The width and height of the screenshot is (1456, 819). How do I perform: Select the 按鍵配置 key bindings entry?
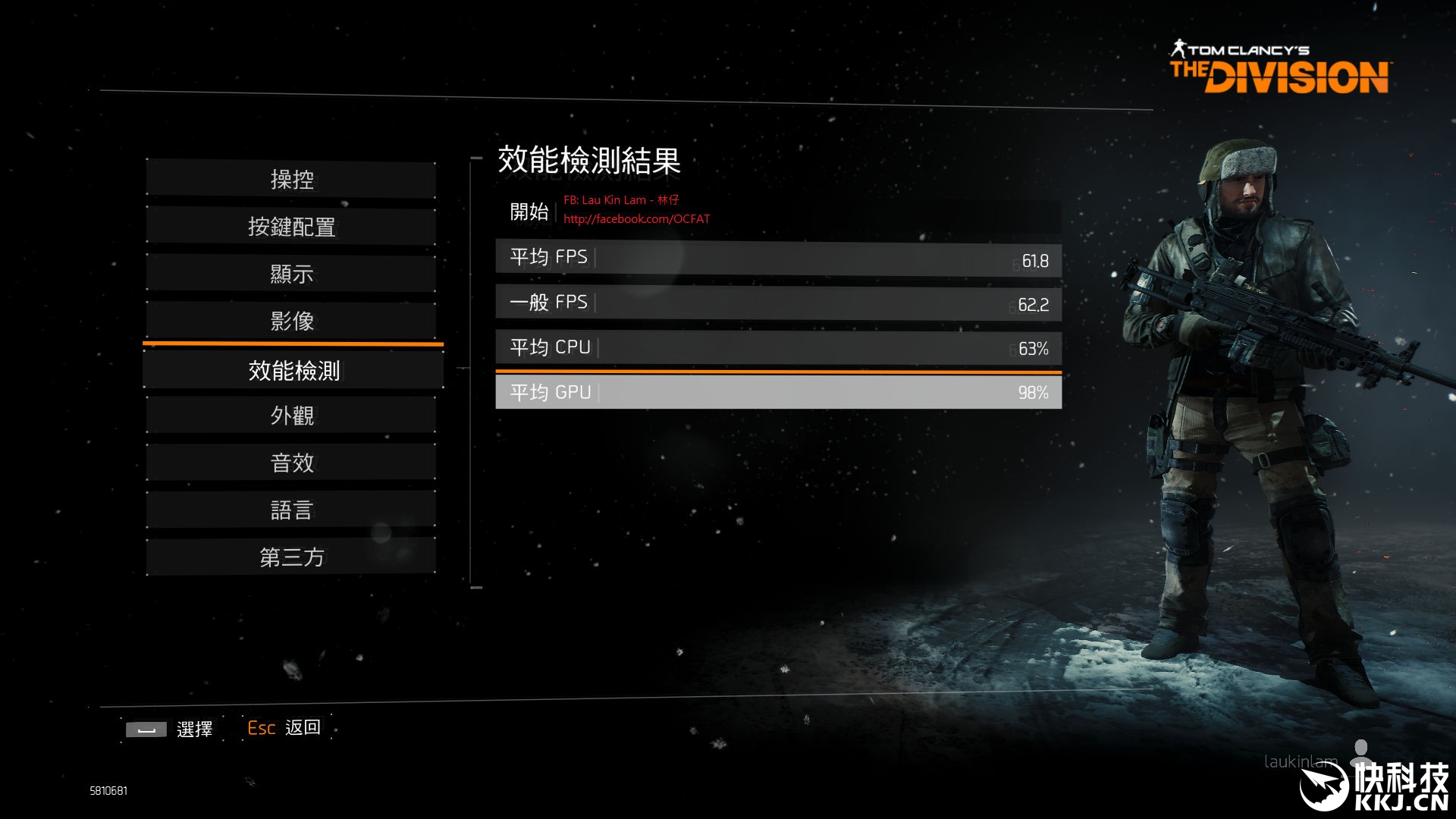click(x=291, y=227)
